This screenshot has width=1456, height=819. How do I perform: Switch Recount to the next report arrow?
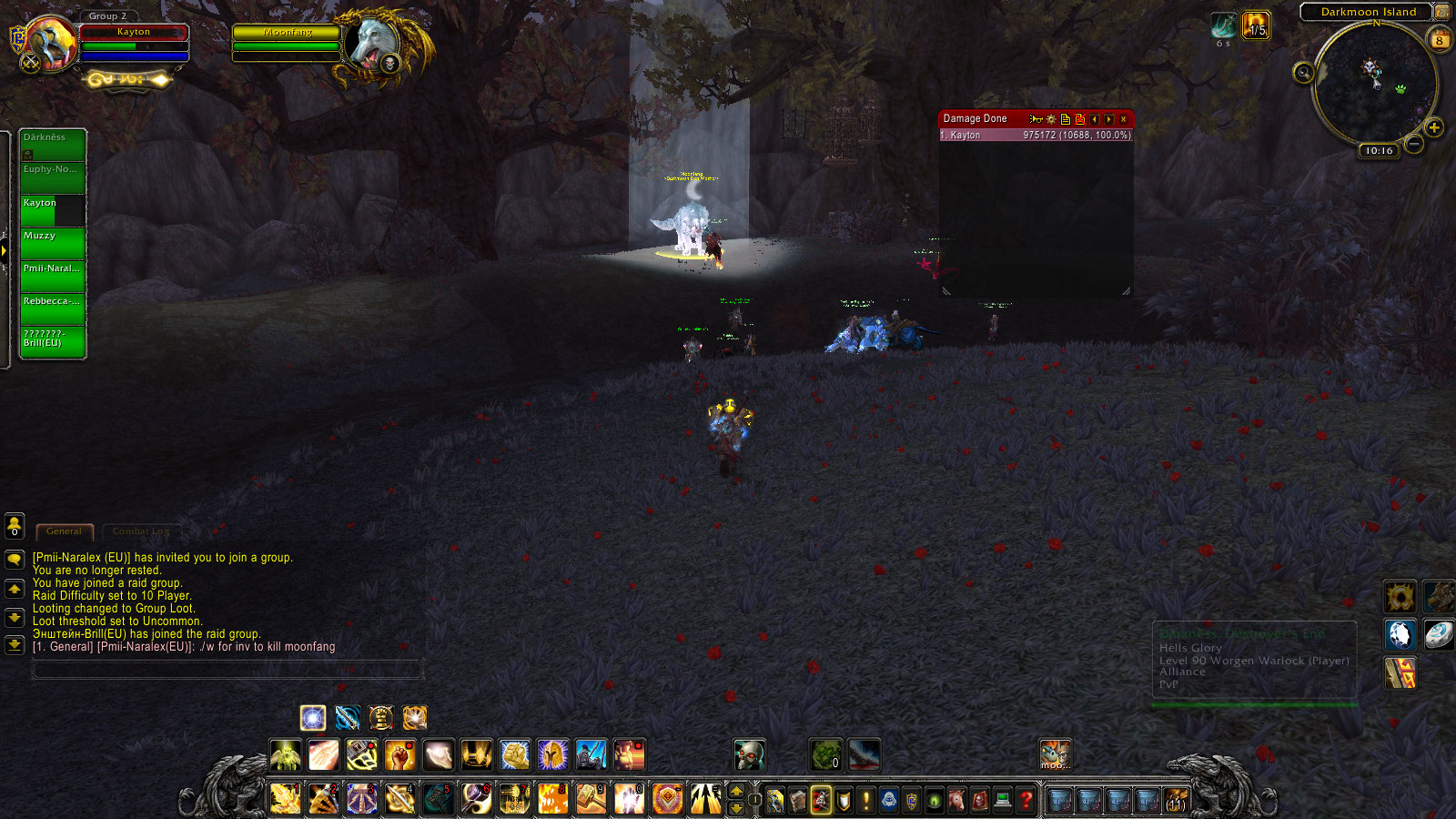coord(1109,119)
